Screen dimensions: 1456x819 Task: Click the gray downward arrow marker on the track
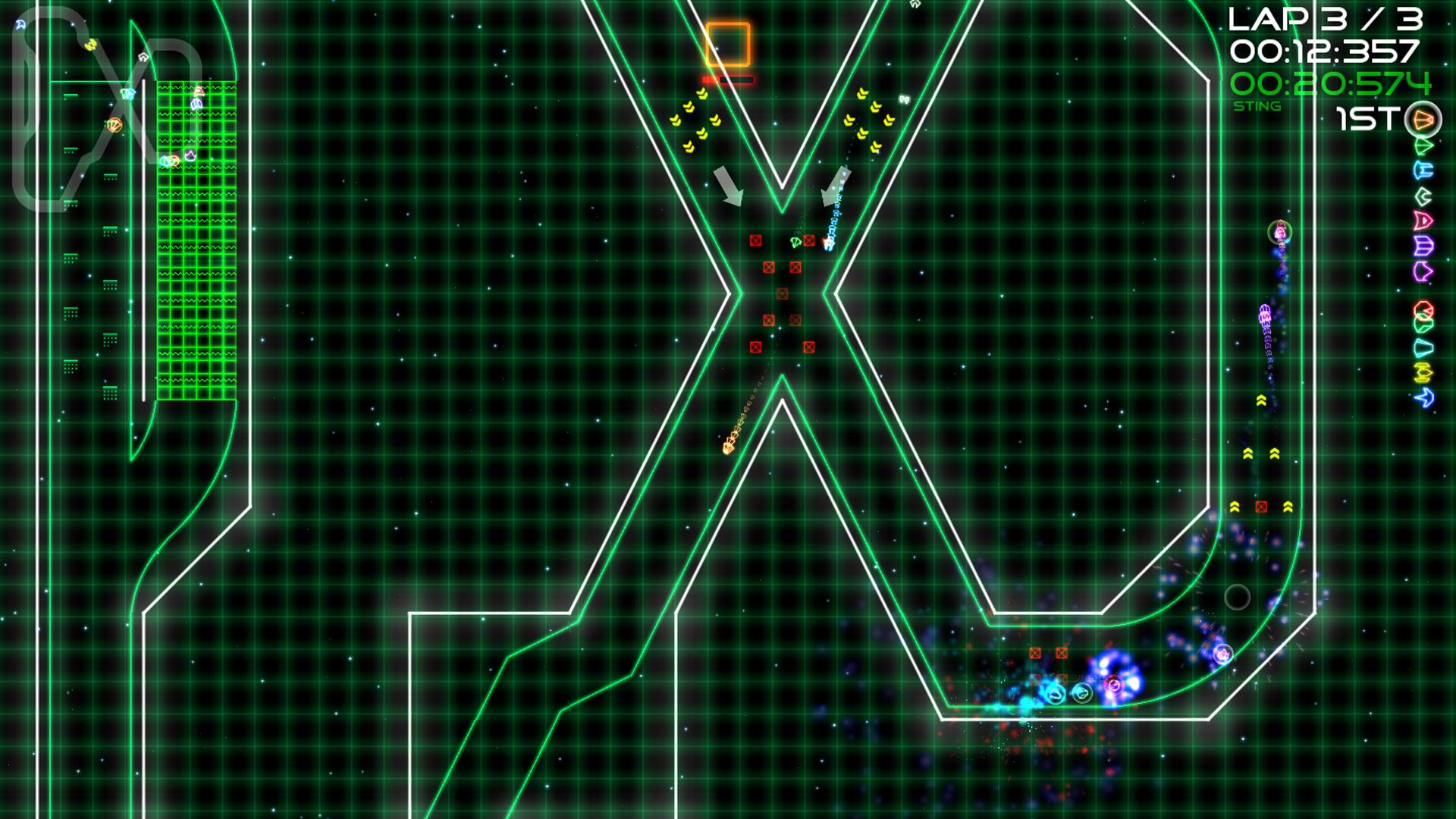[730, 186]
